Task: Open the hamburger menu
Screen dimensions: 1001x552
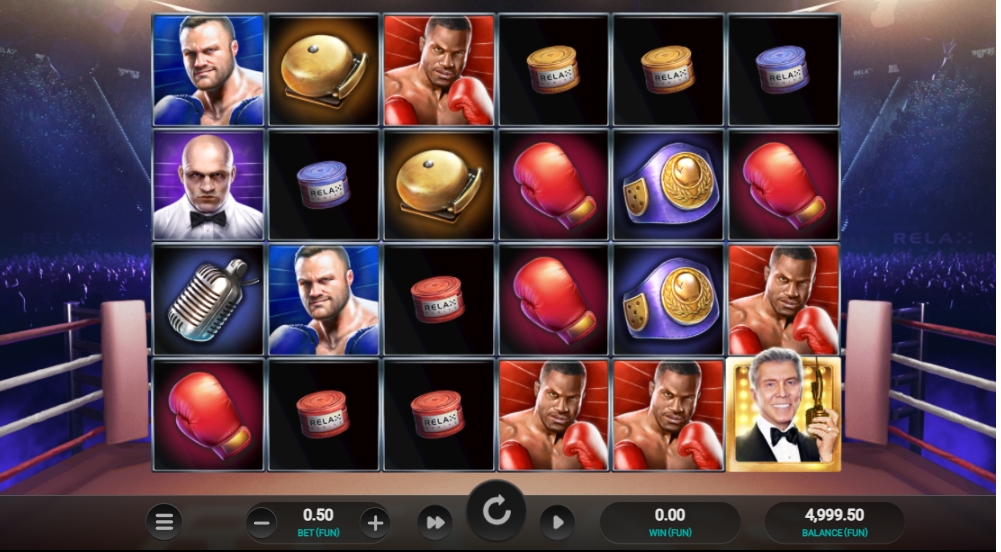Action: (165, 522)
